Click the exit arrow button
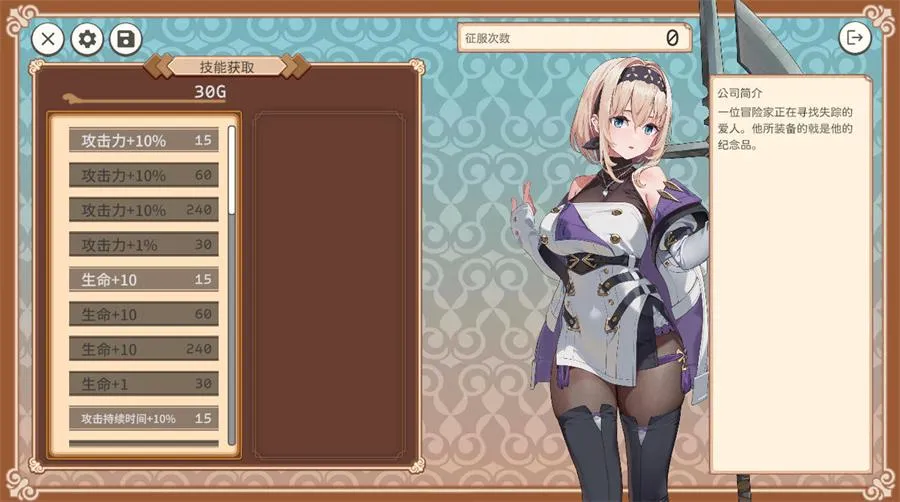Viewport: 900px width, 502px height. coord(854,38)
